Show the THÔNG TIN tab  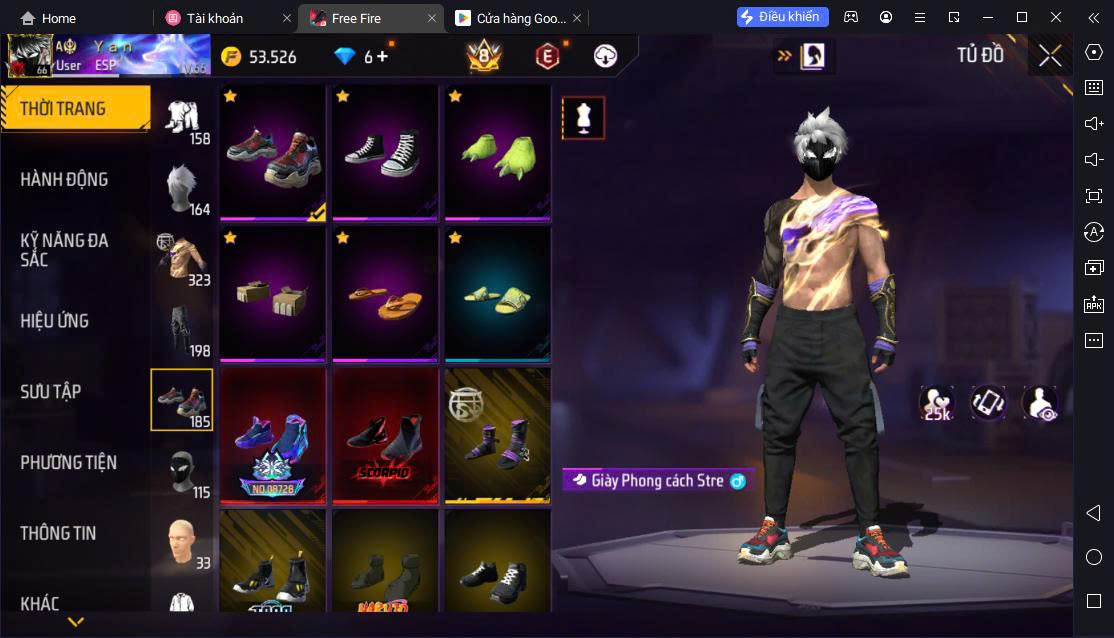tap(58, 533)
